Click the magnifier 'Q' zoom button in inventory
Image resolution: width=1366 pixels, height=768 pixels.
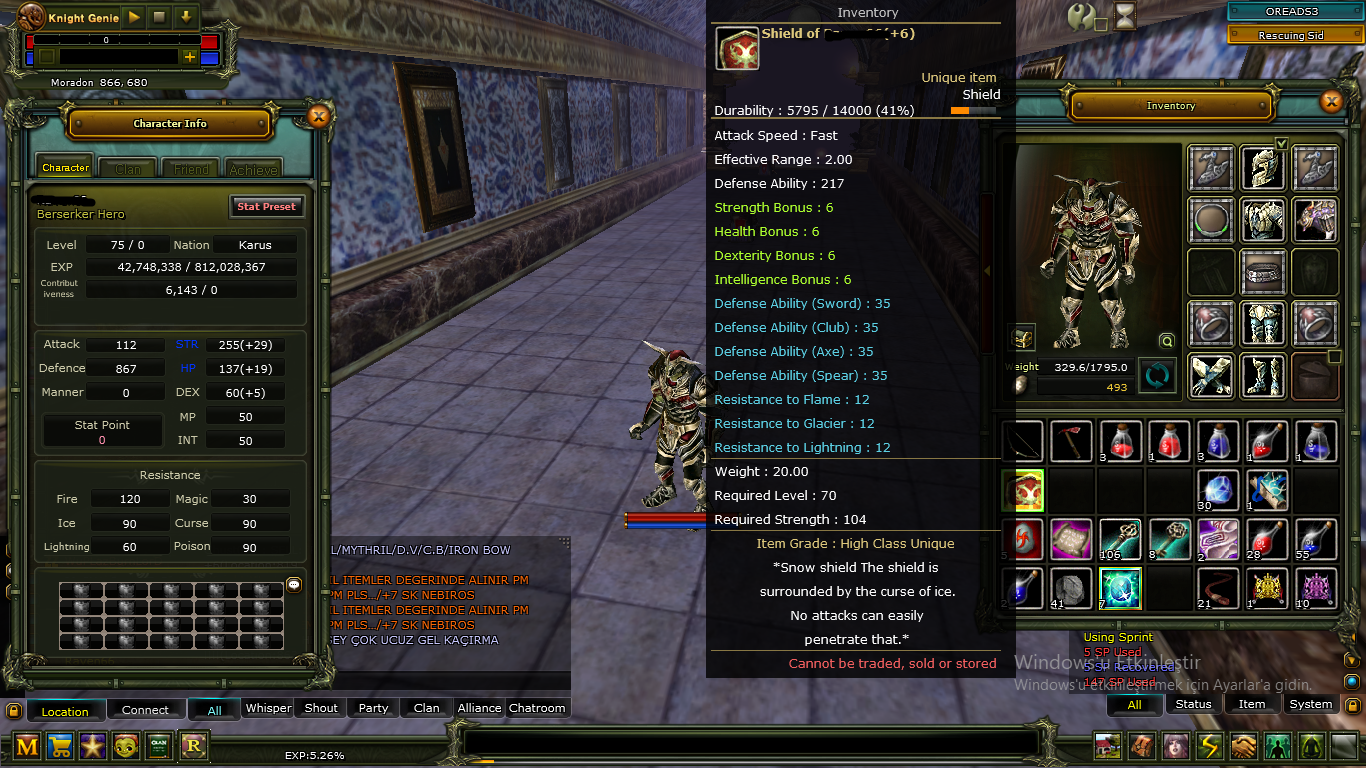[x=1166, y=340]
